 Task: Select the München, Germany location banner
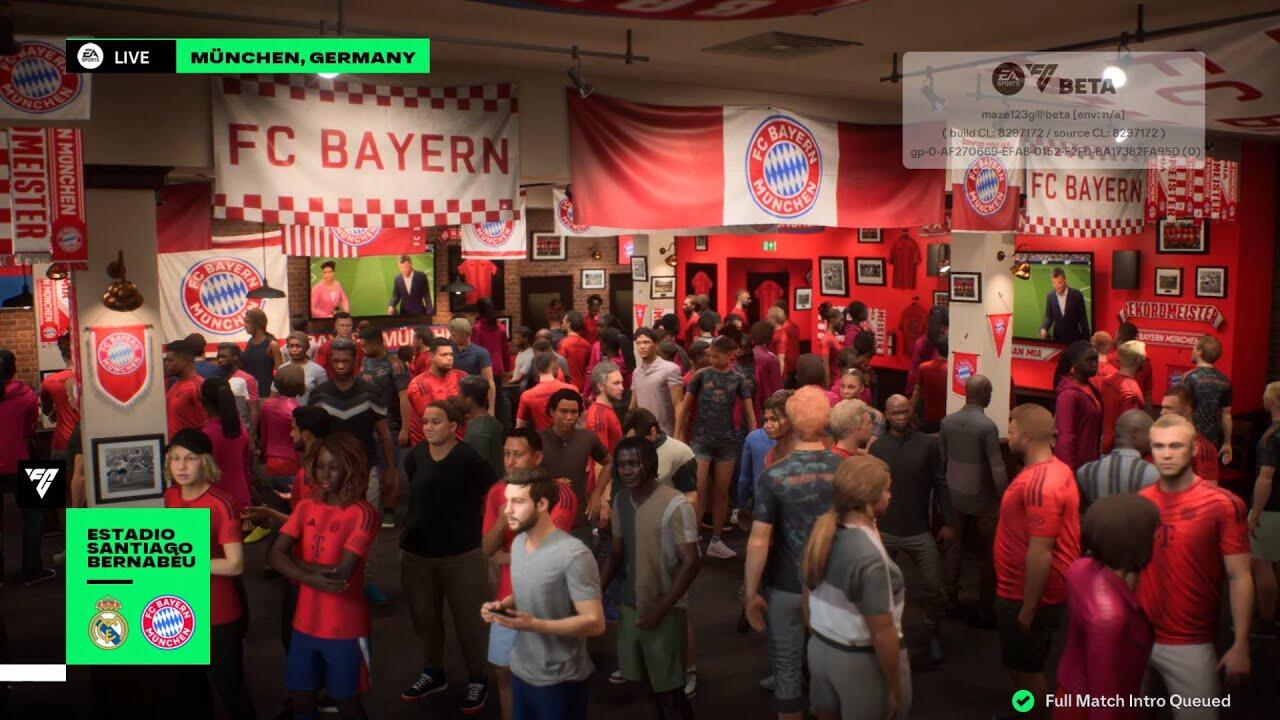pyautogui.click(x=302, y=57)
